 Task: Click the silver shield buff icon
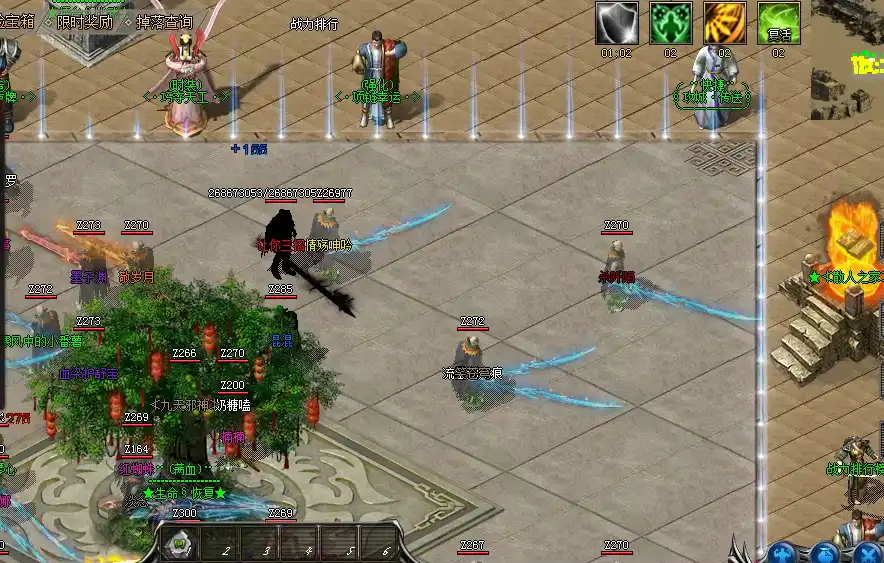[617, 23]
